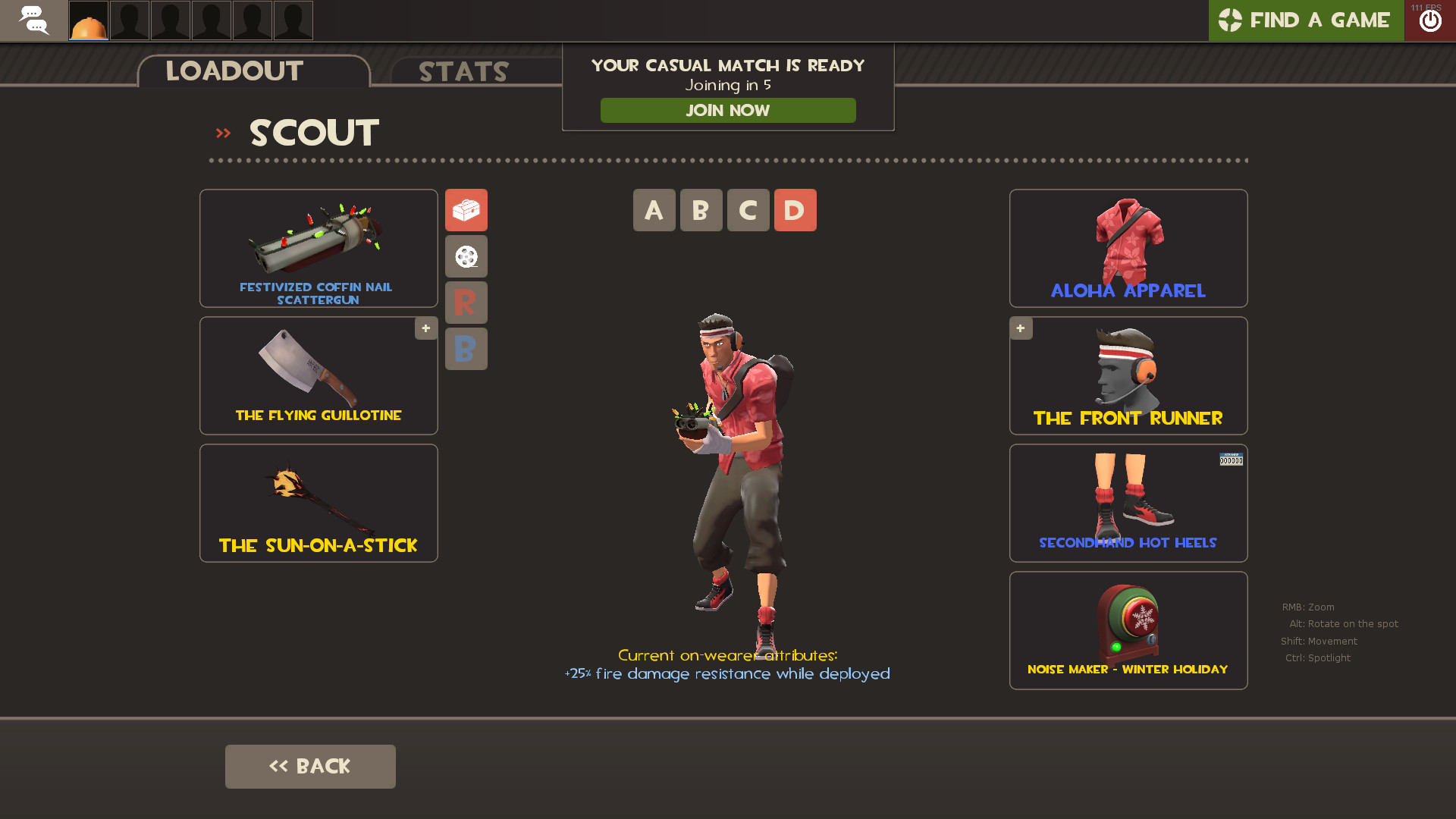Image resolution: width=1456 pixels, height=819 pixels.
Task: Switch to loadout preset D
Action: [795, 210]
